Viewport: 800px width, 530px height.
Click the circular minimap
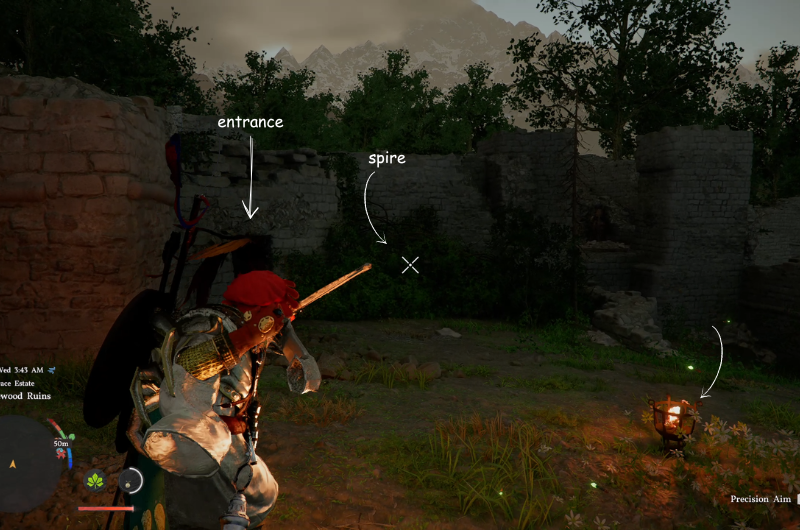pyautogui.click(x=27, y=463)
